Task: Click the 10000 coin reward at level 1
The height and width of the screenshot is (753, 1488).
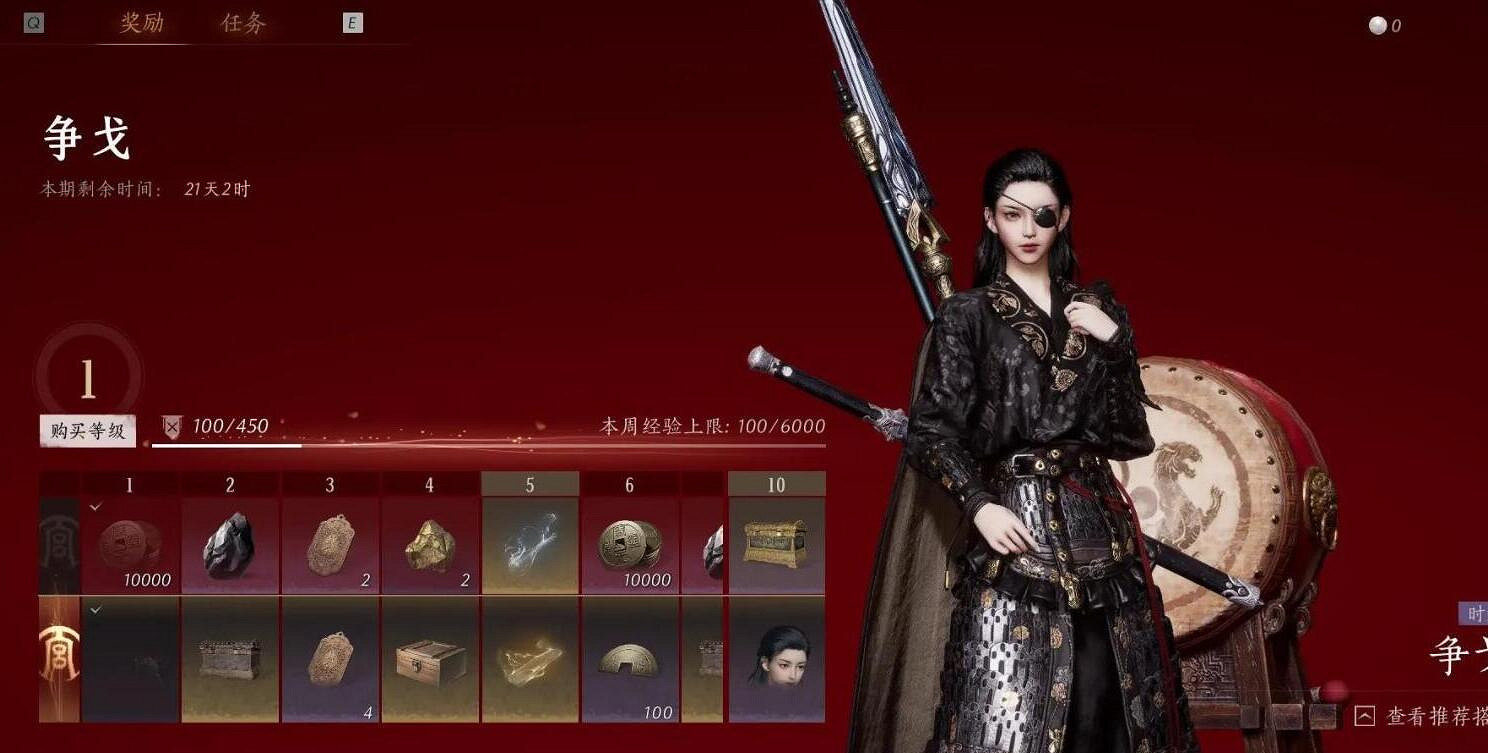Action: pyautogui.click(x=129, y=543)
